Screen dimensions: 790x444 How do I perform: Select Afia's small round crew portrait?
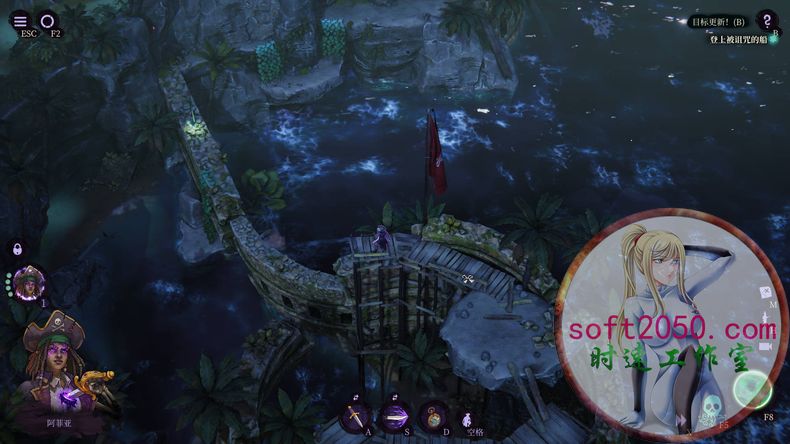(x=30, y=283)
